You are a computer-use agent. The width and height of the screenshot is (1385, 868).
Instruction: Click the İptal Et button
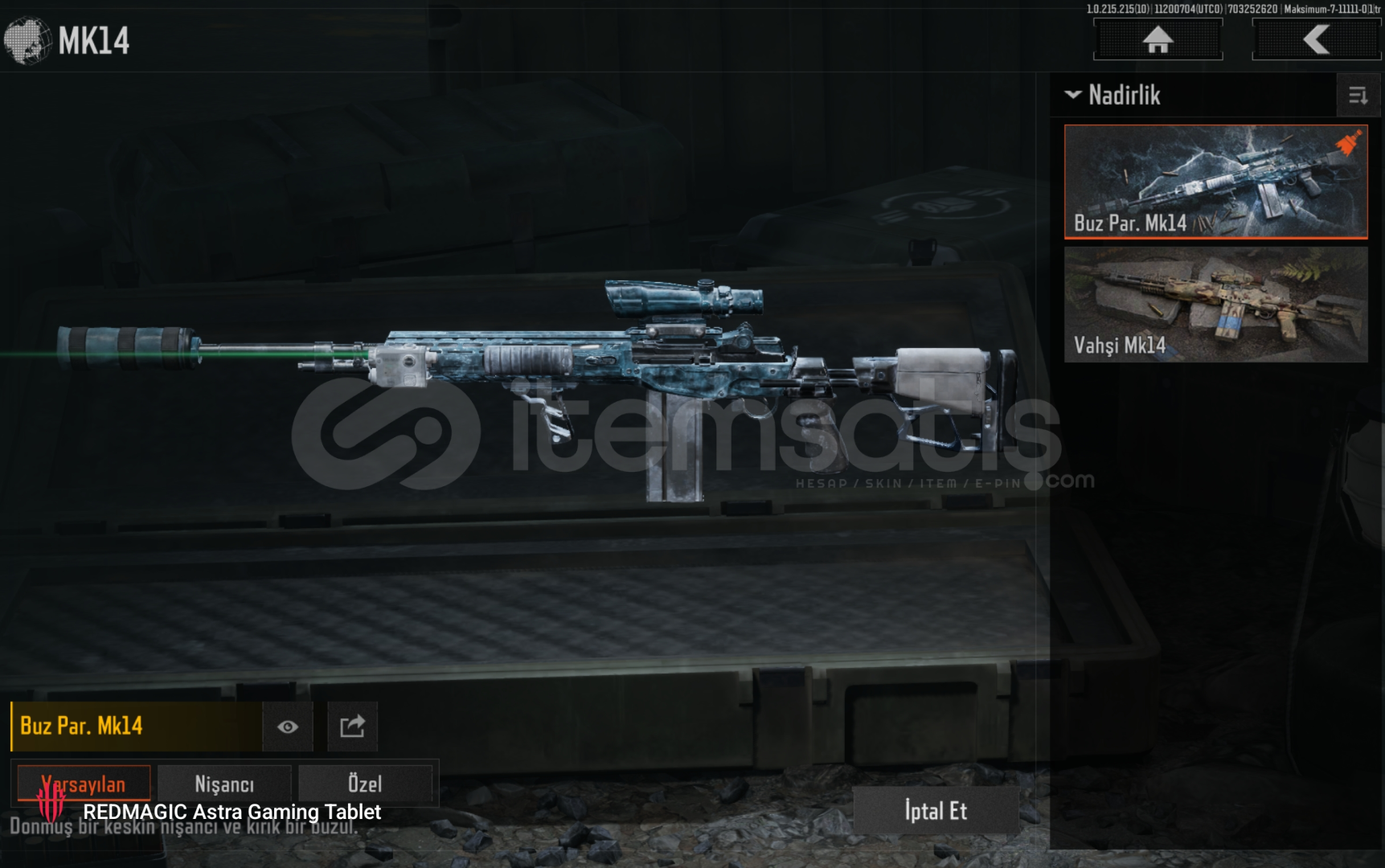(936, 811)
